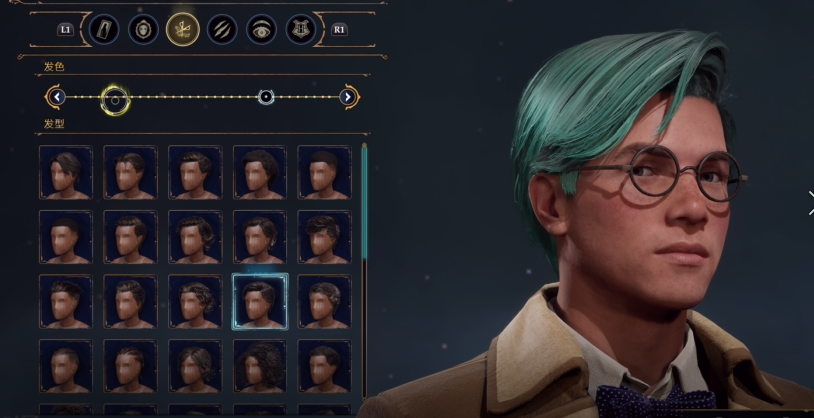Switch to the eye and eyebrow tab
814x418 pixels.
coord(262,29)
